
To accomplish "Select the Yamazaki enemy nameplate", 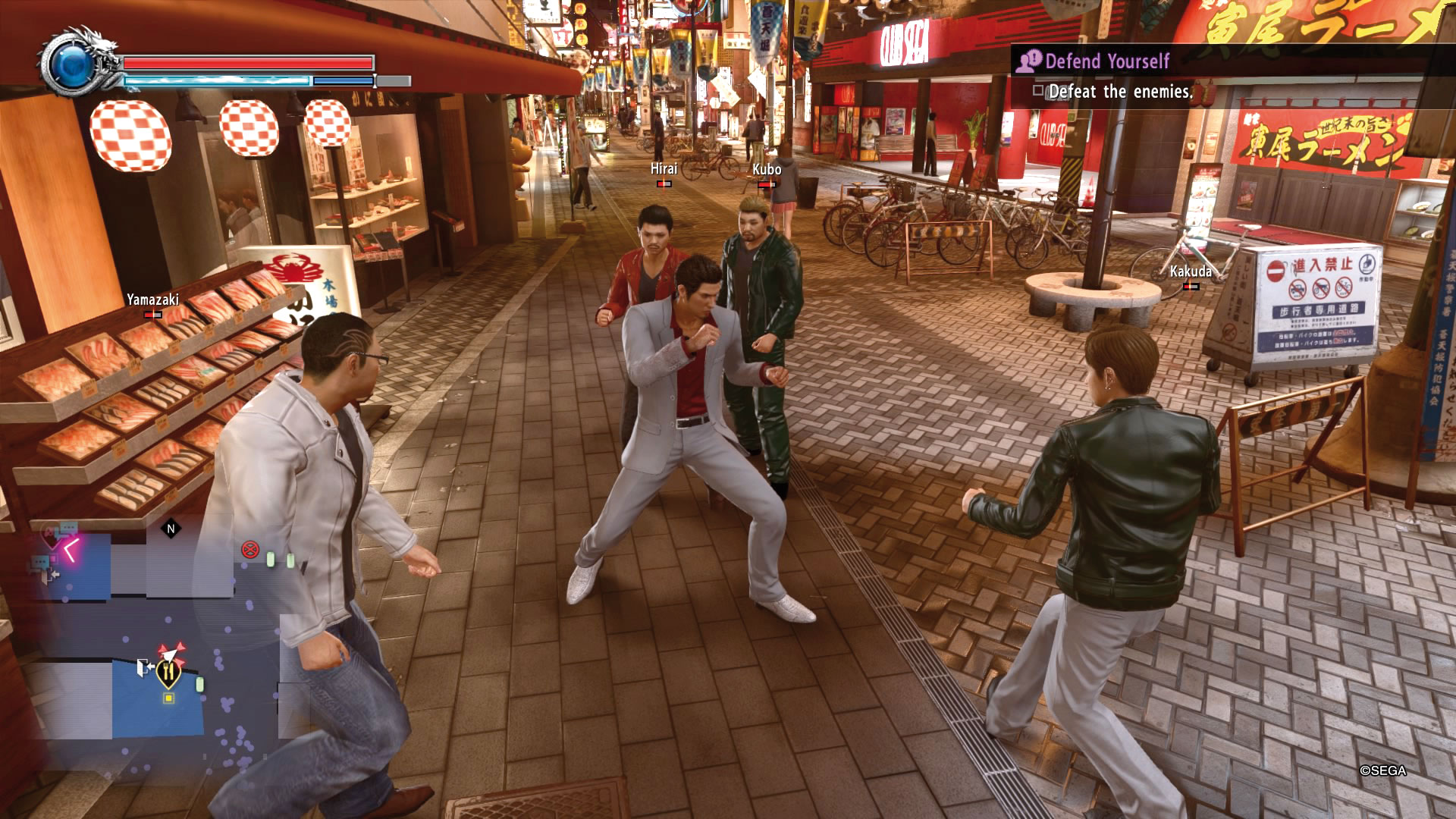I will point(152,300).
